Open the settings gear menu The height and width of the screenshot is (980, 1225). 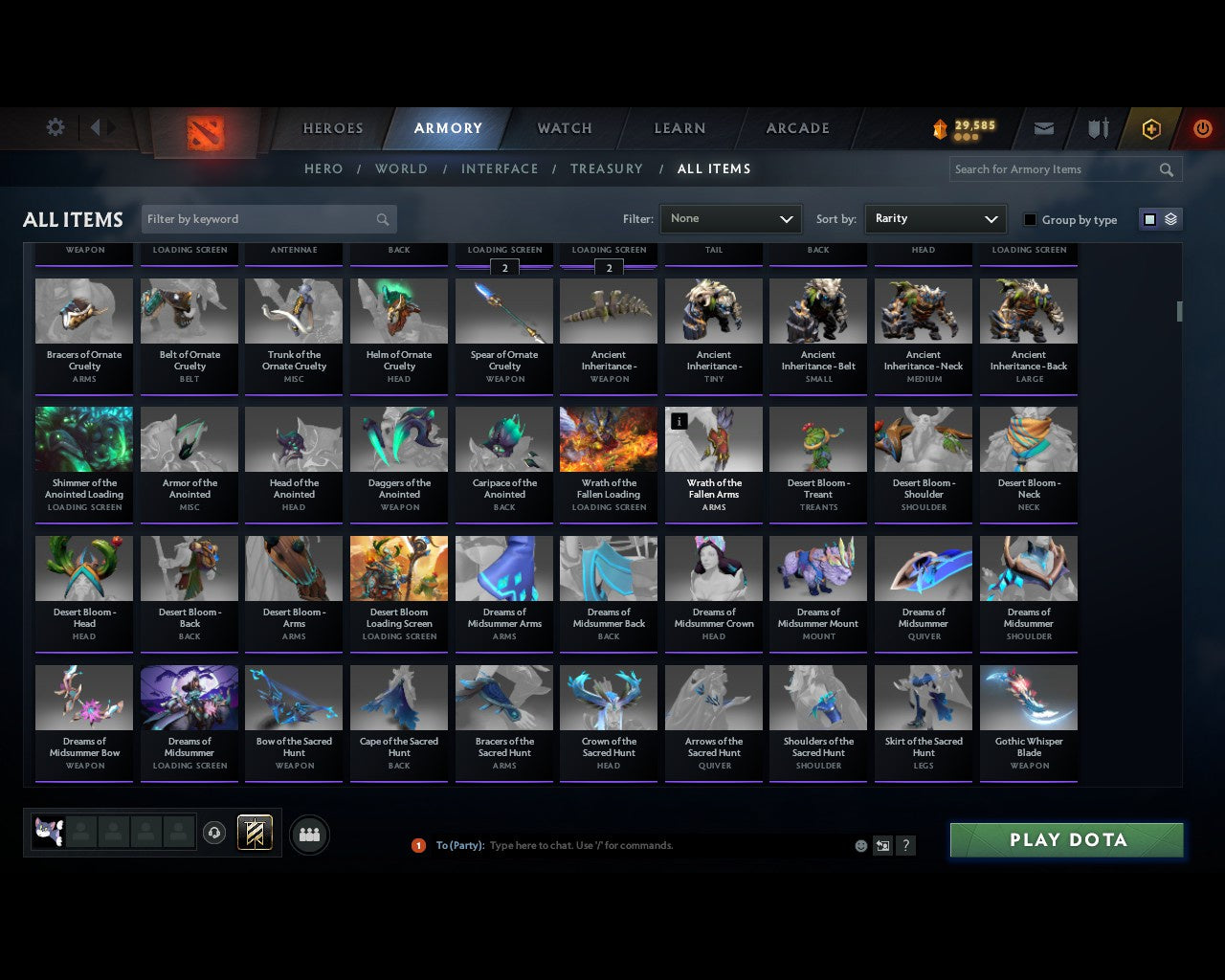[x=55, y=127]
